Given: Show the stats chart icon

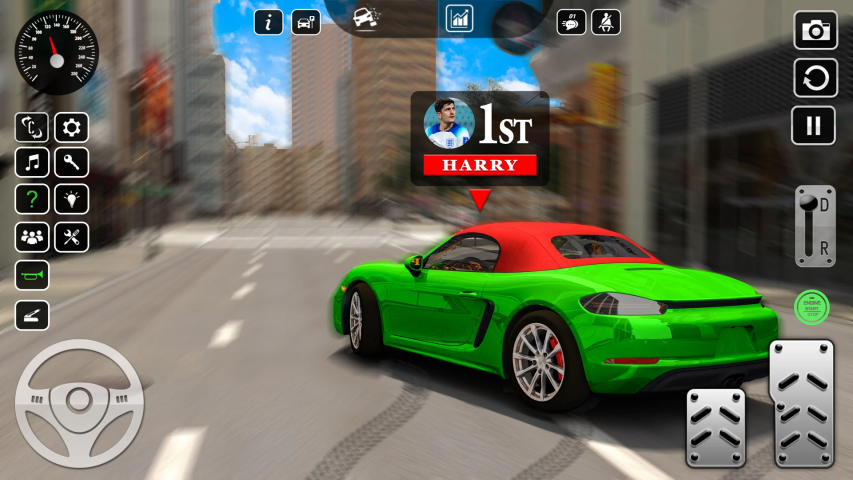Looking at the screenshot, I should pos(459,18).
